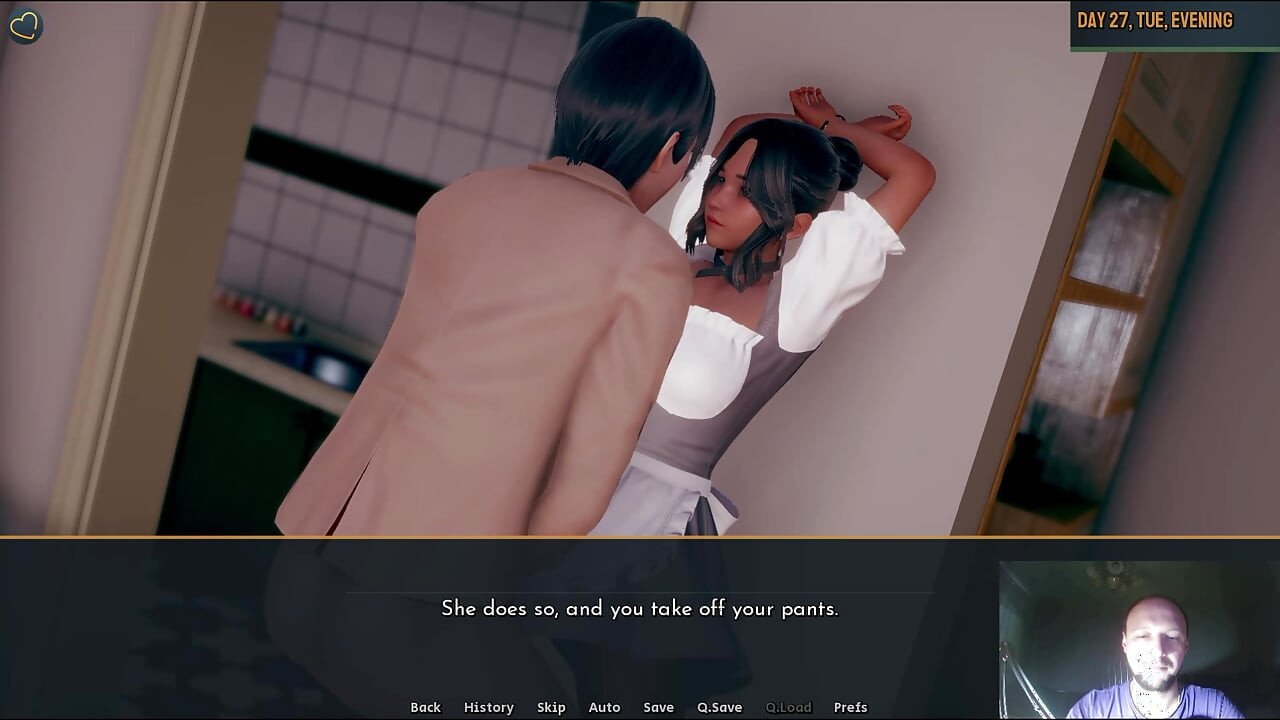Enable Skip mode to fast-forward dialogue
1280x720 pixels.
(552, 707)
